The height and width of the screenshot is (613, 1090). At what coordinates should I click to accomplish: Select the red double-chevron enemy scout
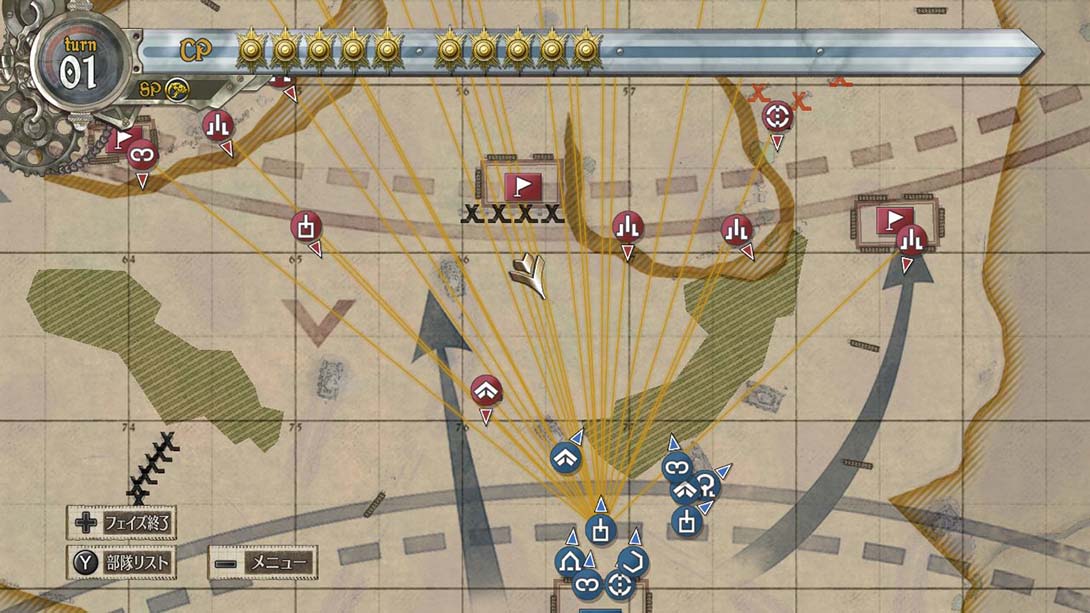(486, 390)
